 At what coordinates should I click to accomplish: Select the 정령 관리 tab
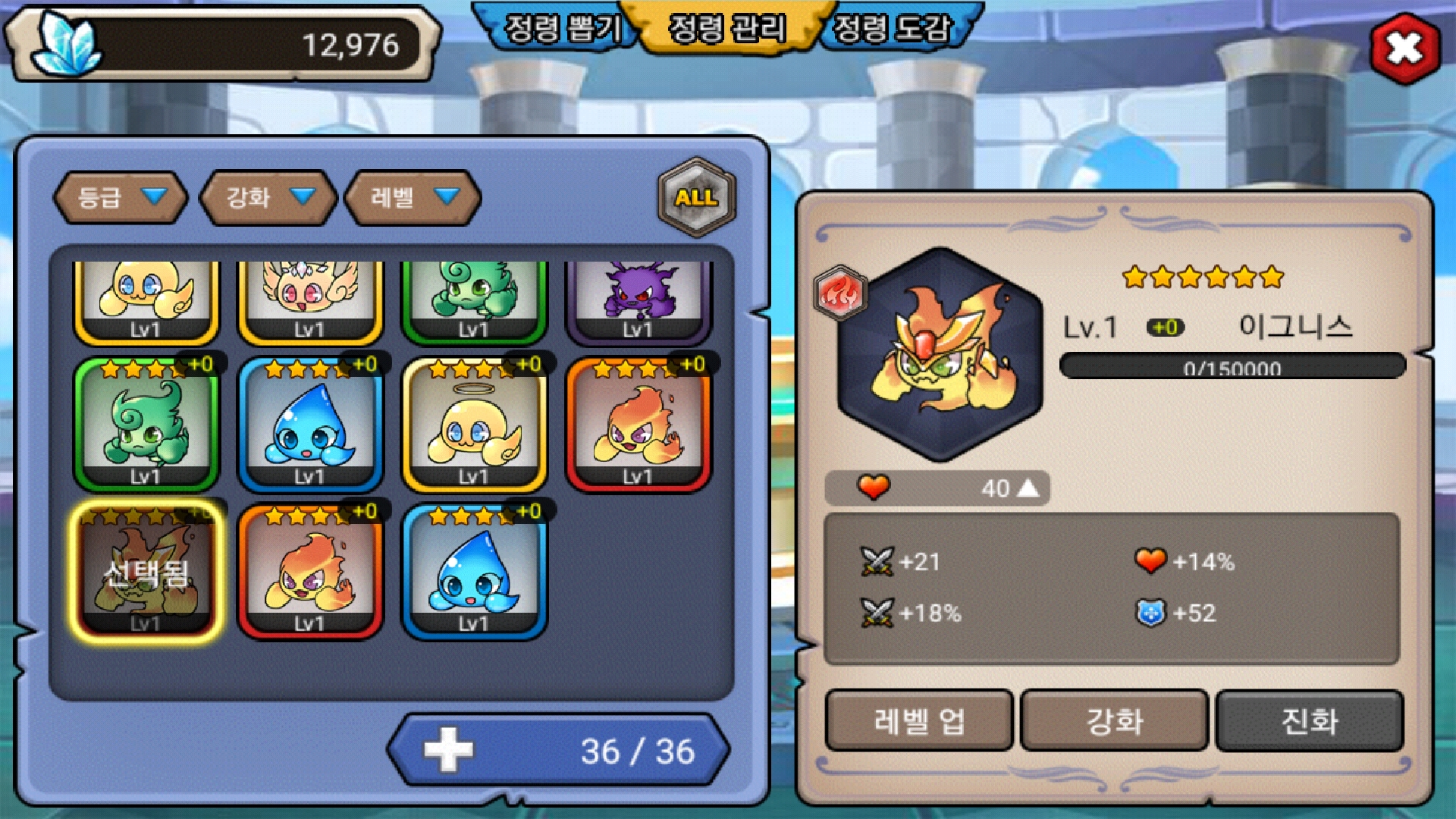click(726, 29)
